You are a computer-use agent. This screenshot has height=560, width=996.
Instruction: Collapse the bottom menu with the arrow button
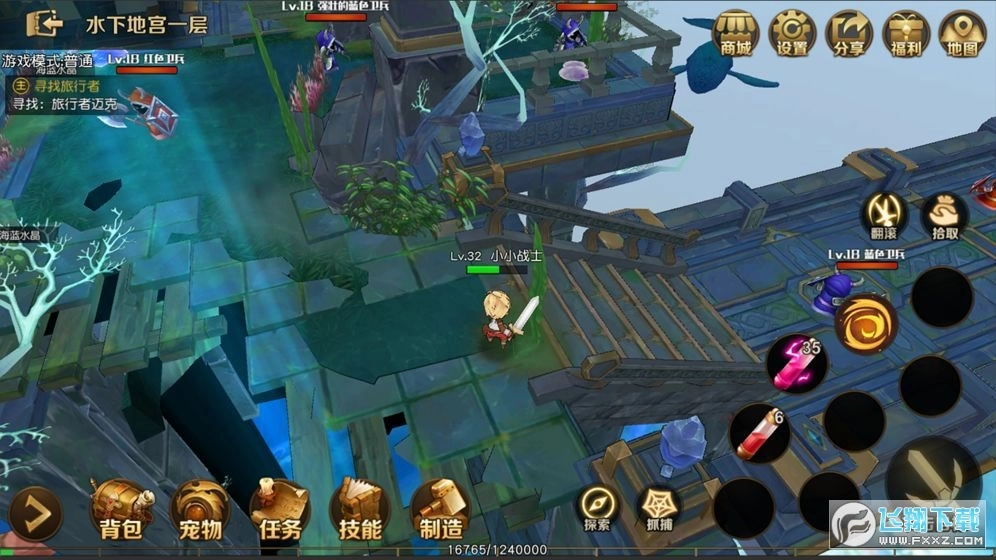click(38, 514)
